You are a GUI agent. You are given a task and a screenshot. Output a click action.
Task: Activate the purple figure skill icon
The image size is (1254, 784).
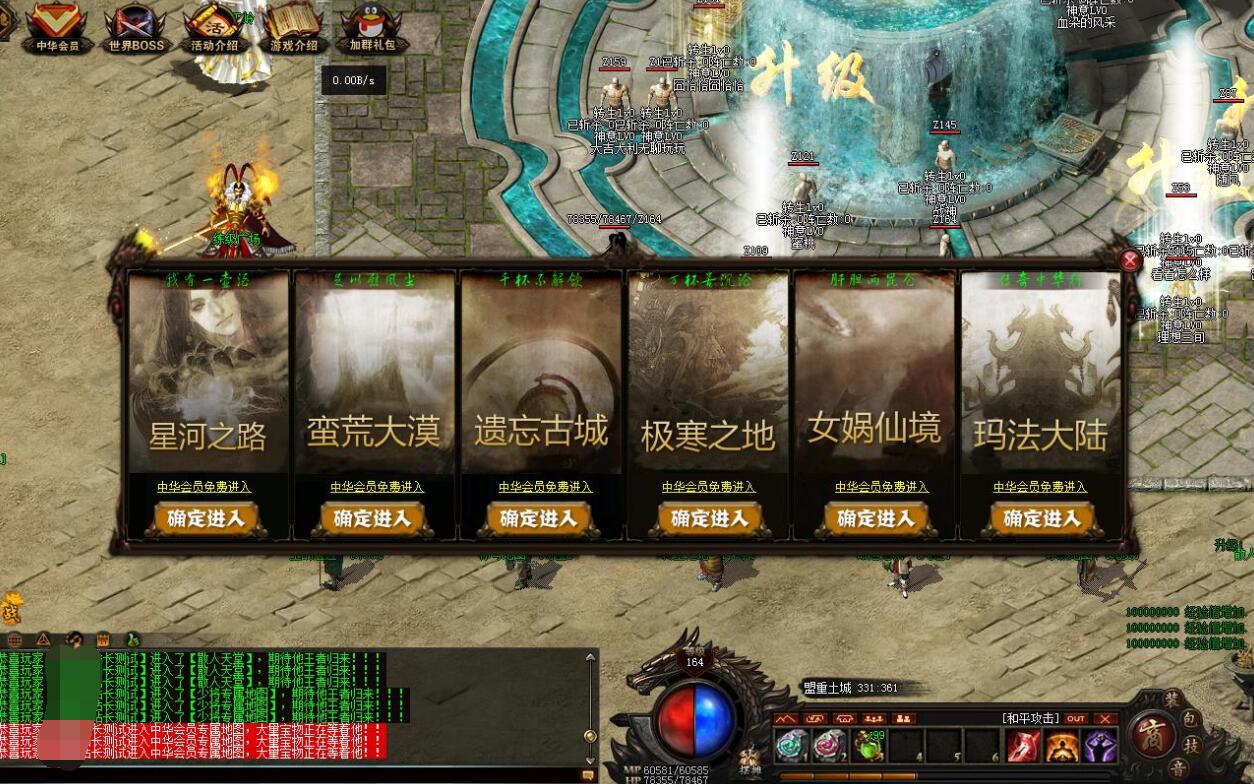pyautogui.click(x=1099, y=746)
